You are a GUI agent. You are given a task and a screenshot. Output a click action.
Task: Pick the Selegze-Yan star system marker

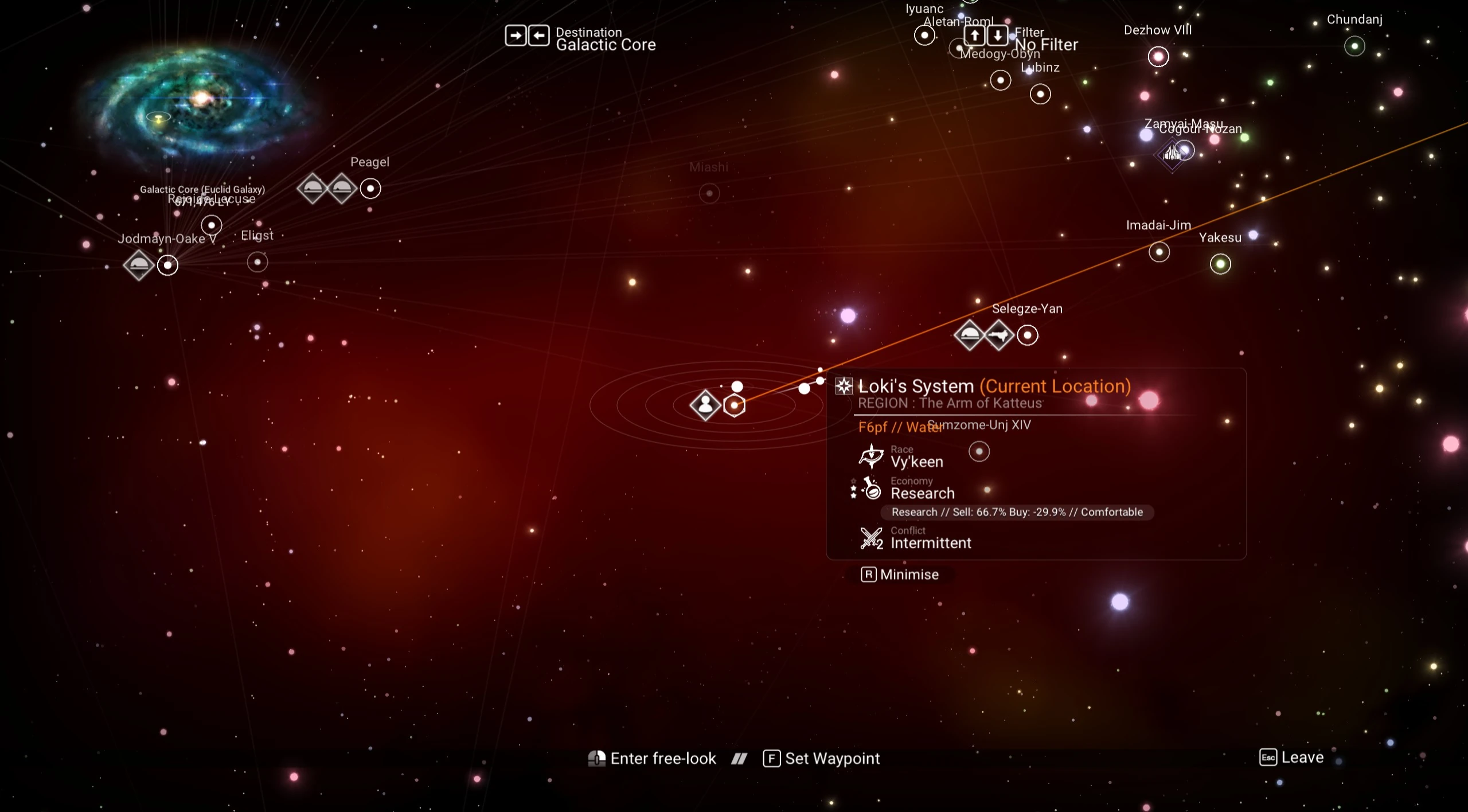(x=1028, y=335)
